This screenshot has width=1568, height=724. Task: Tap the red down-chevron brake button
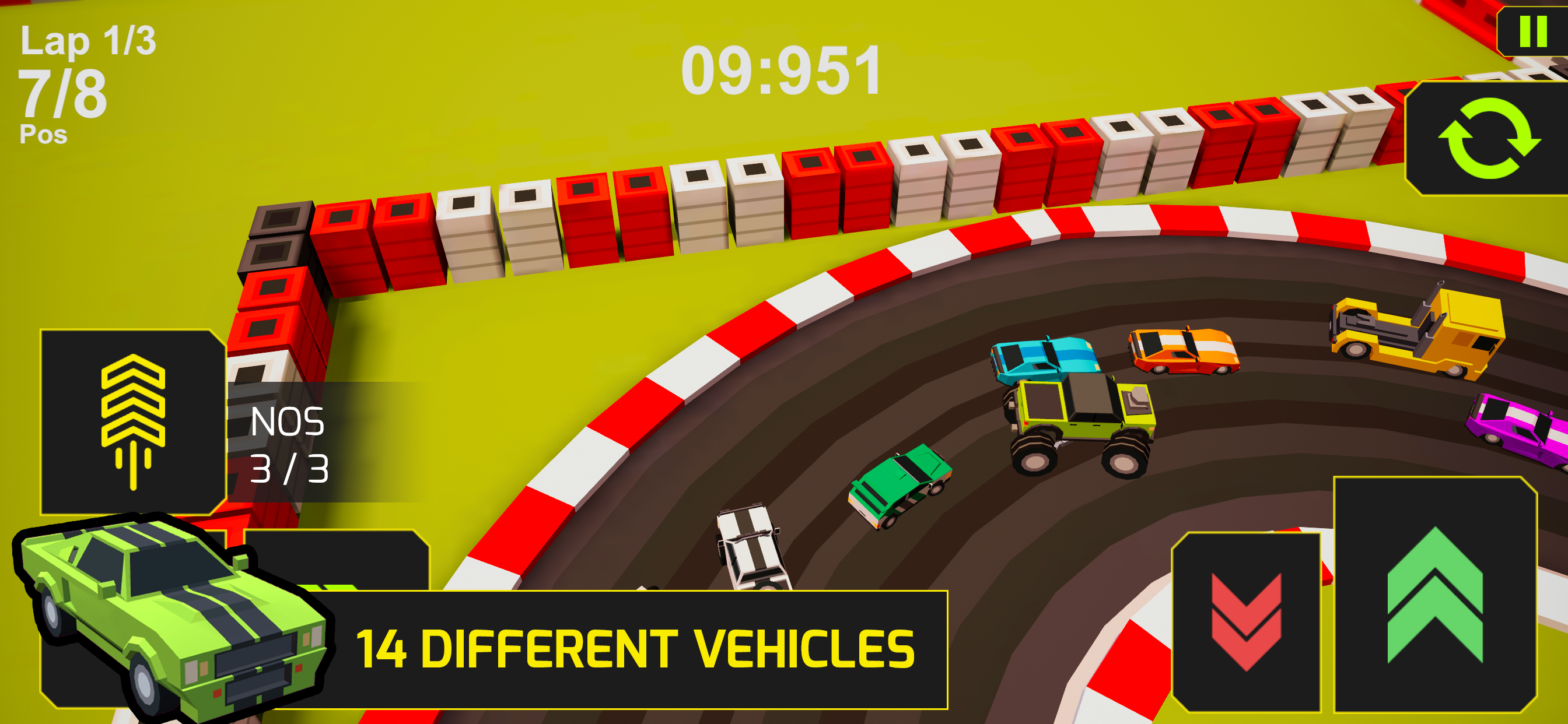(x=1246, y=621)
